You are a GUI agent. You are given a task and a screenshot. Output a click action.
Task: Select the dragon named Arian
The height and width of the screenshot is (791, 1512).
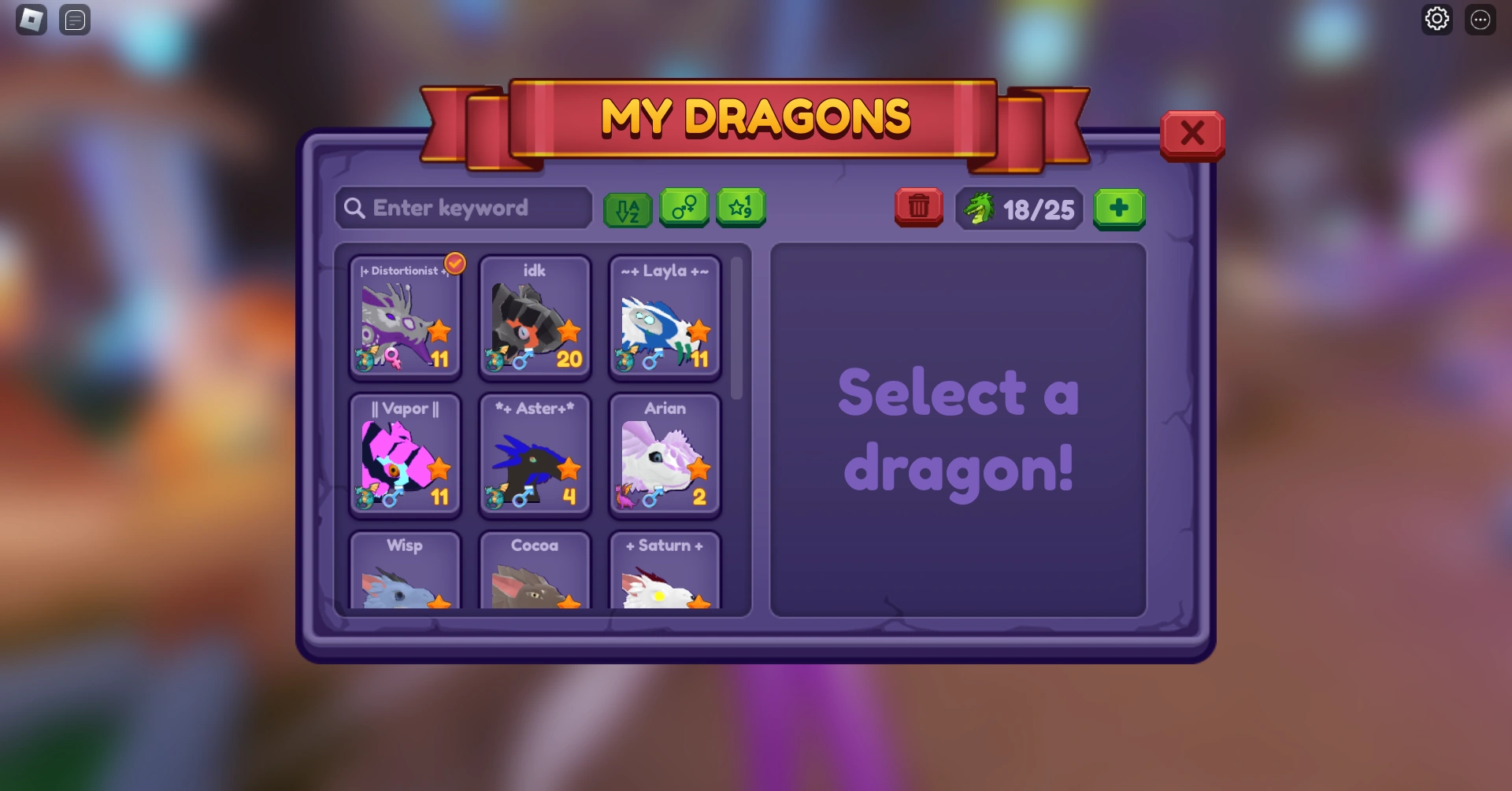(x=665, y=455)
